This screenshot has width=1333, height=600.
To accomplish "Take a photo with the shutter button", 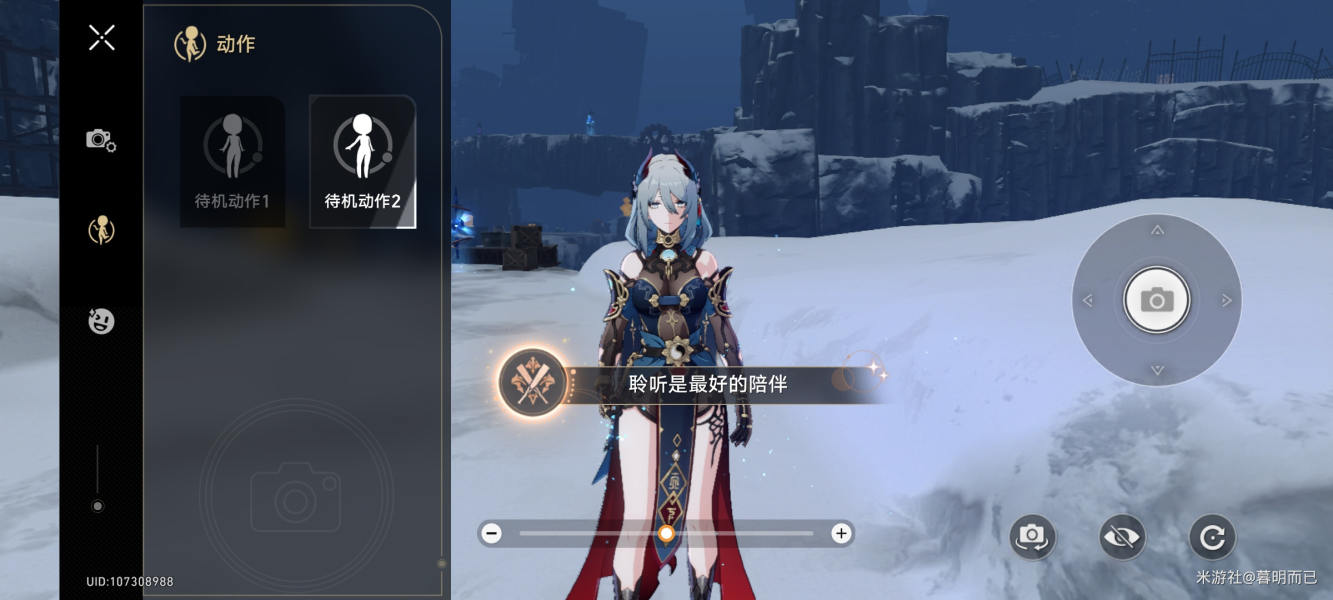I will (1157, 300).
